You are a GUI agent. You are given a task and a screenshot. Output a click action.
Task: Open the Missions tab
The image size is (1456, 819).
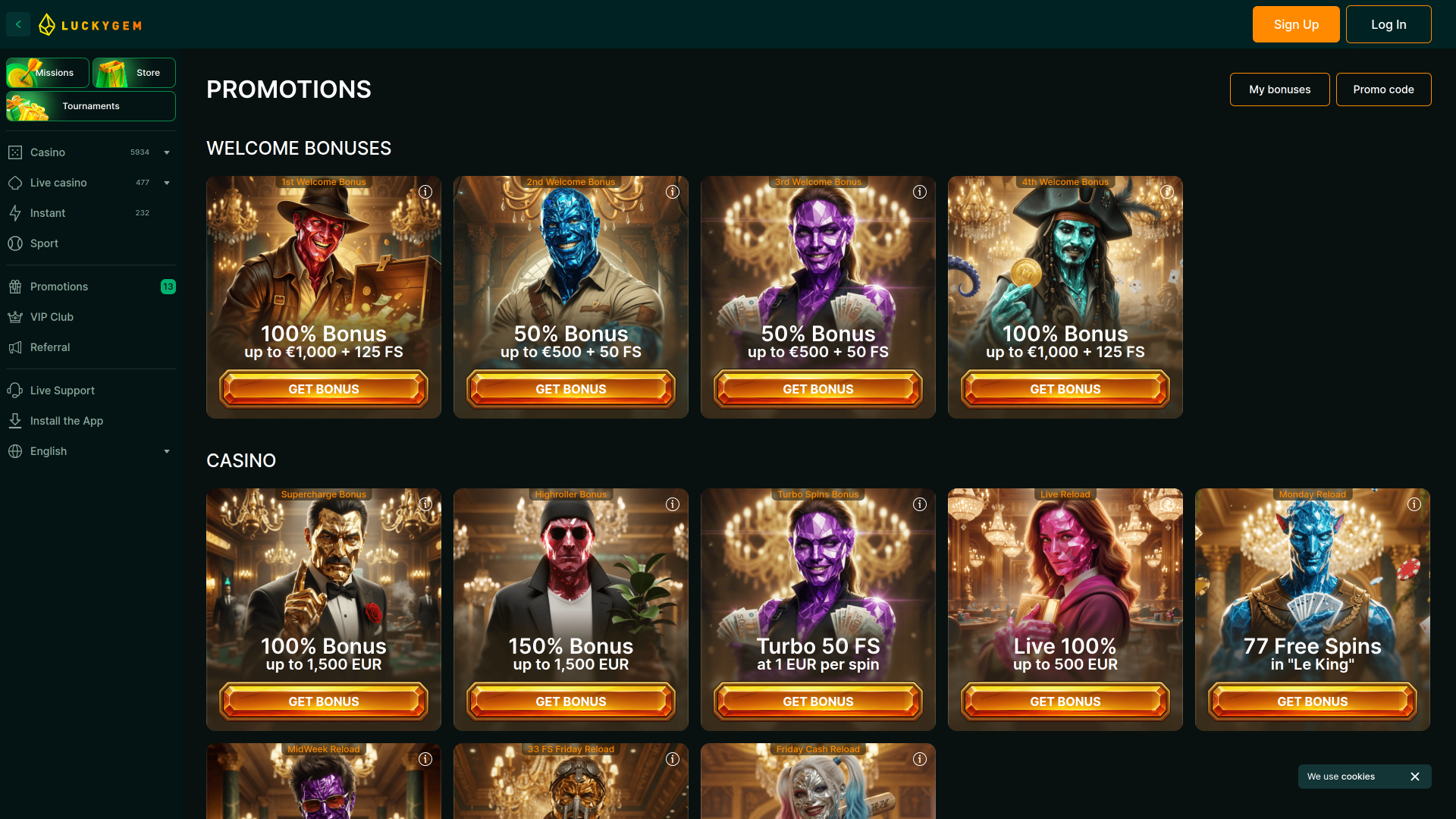[x=47, y=72]
